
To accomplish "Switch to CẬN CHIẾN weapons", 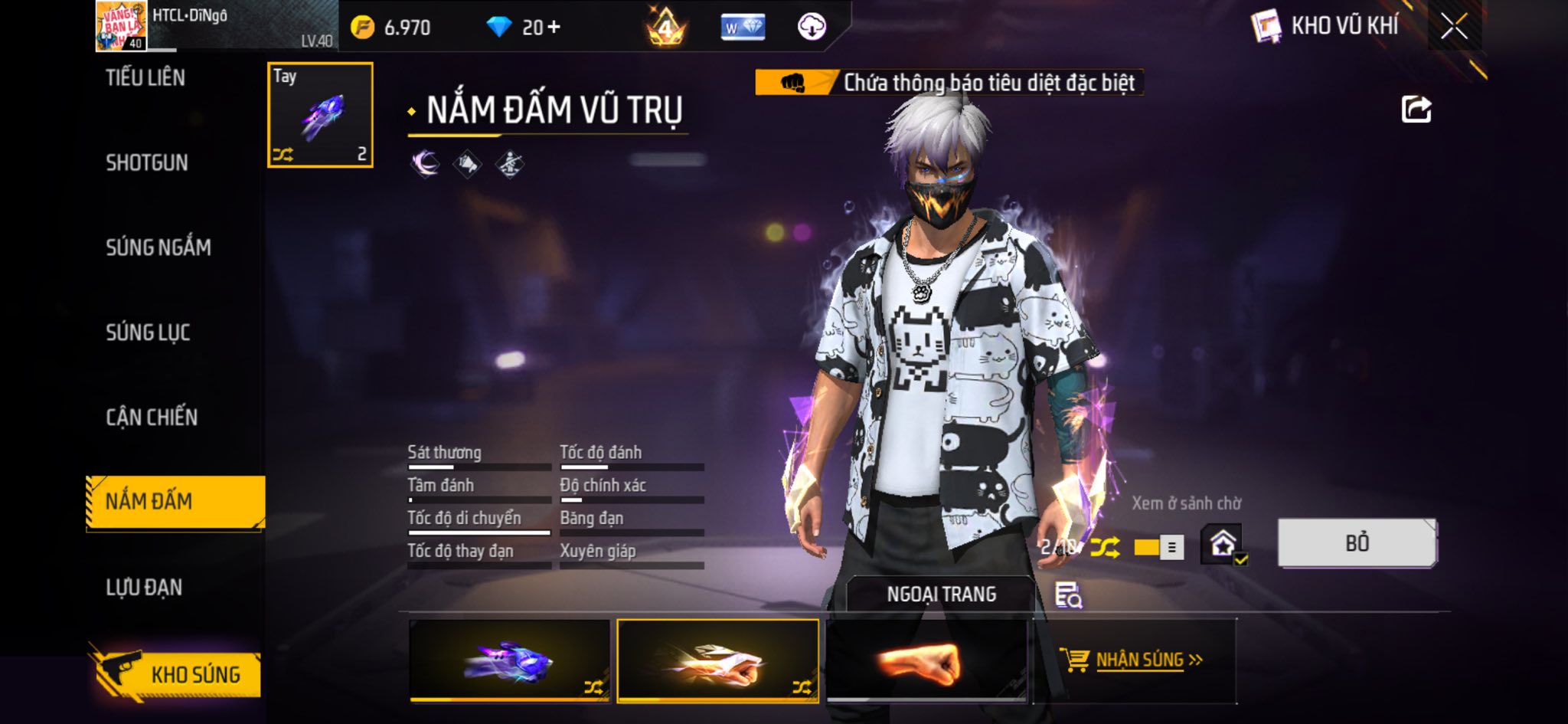I will (152, 418).
